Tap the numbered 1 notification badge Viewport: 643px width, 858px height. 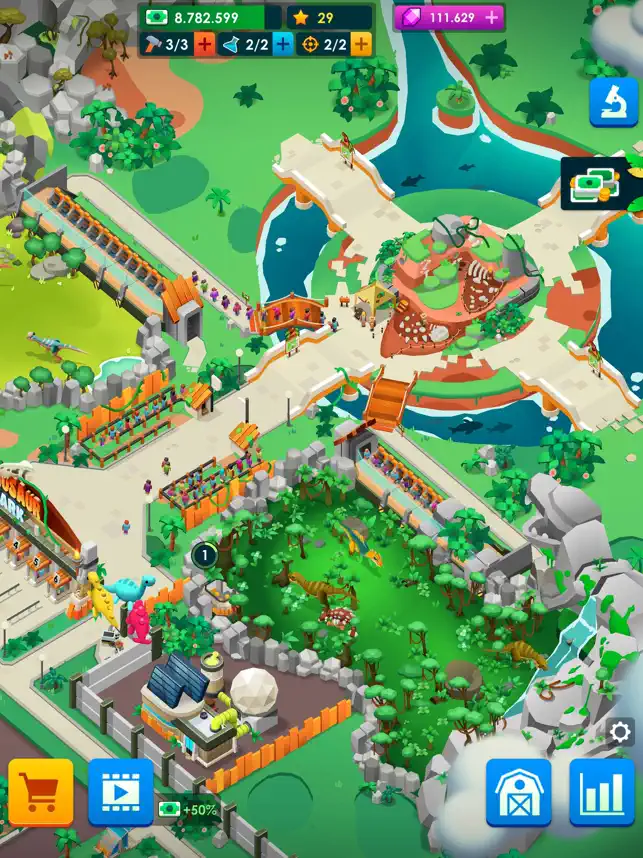pyautogui.click(x=204, y=553)
